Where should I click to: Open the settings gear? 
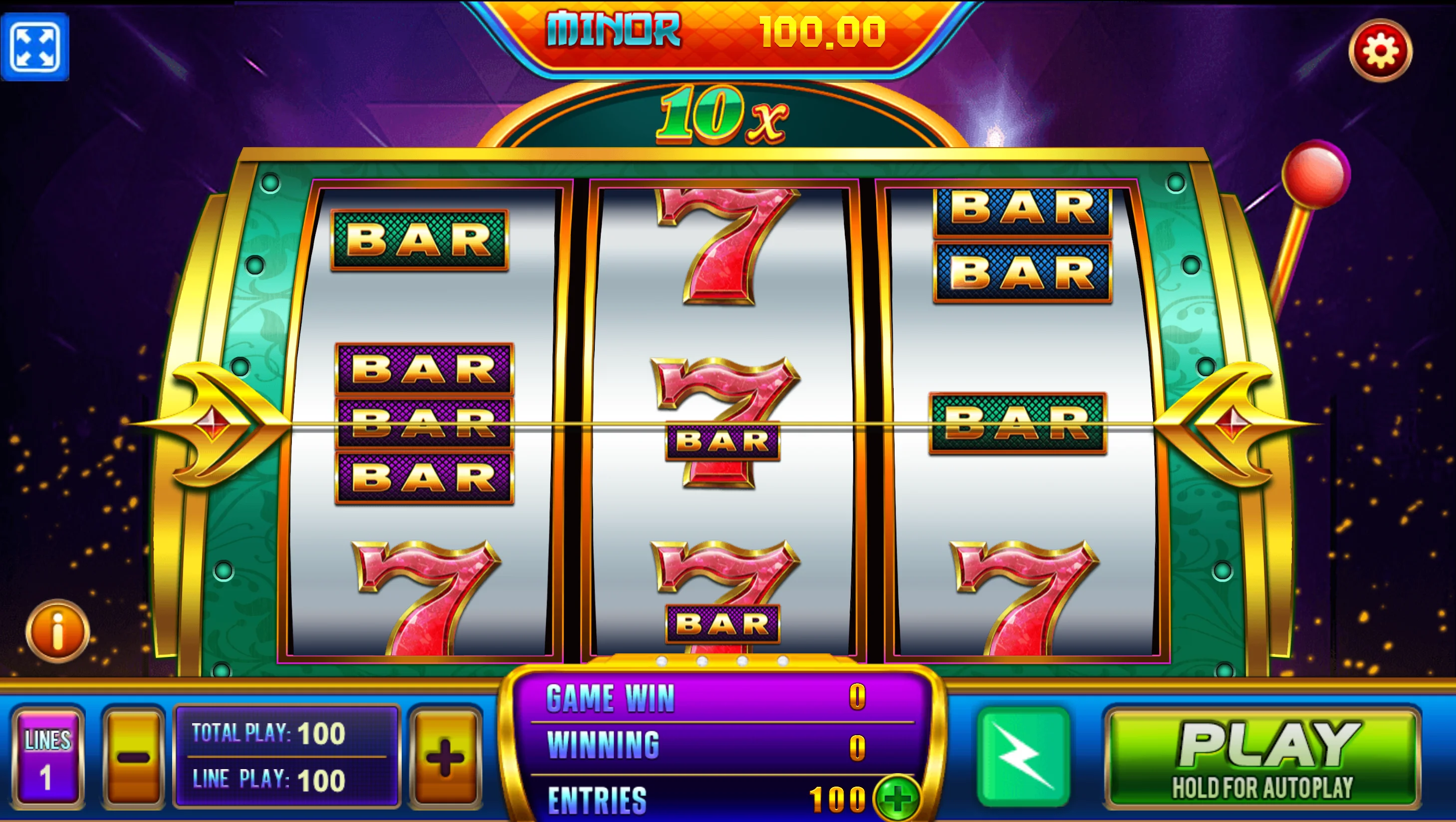point(1381,50)
